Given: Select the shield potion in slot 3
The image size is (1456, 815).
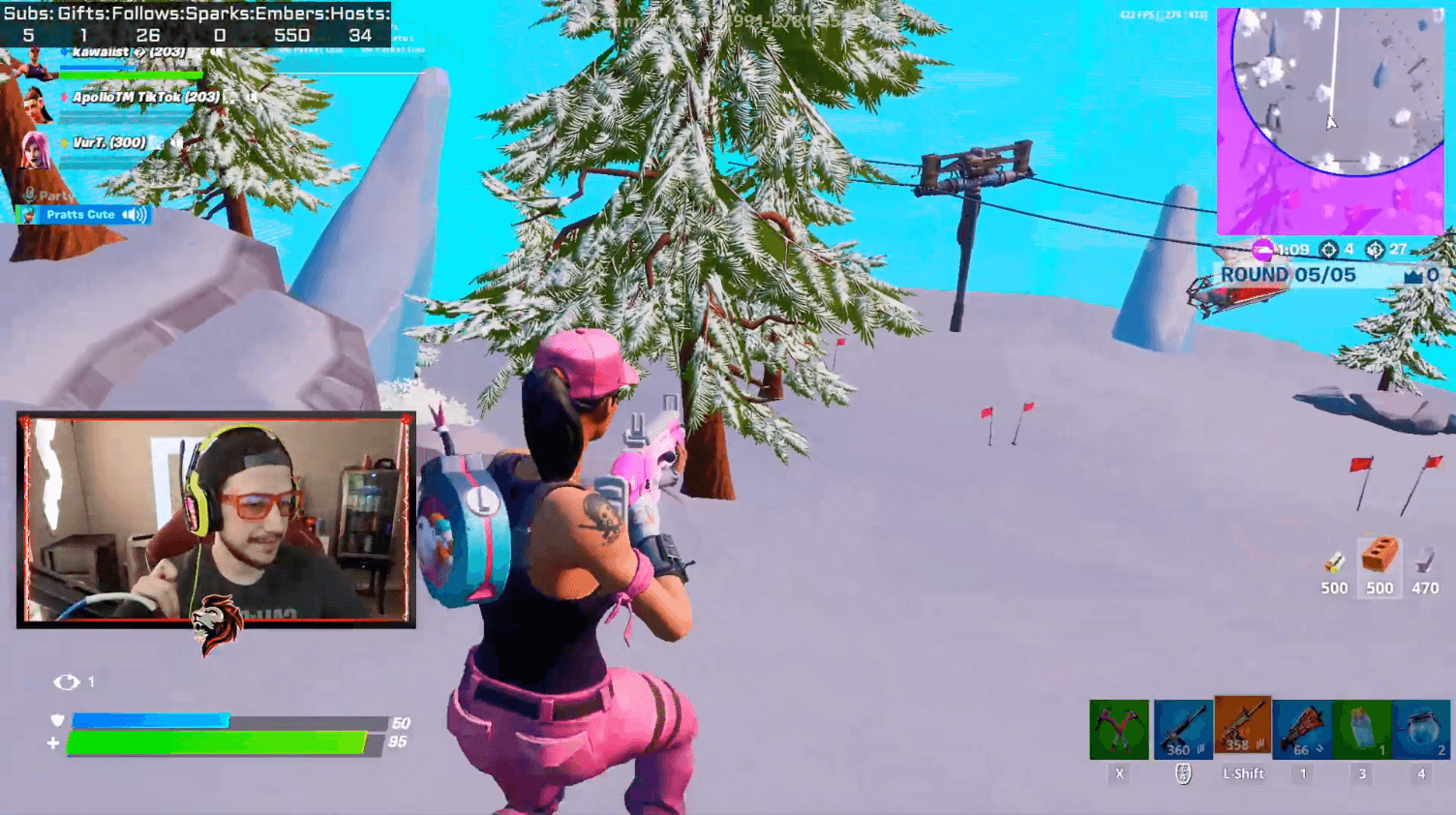Looking at the screenshot, I should [x=1360, y=729].
